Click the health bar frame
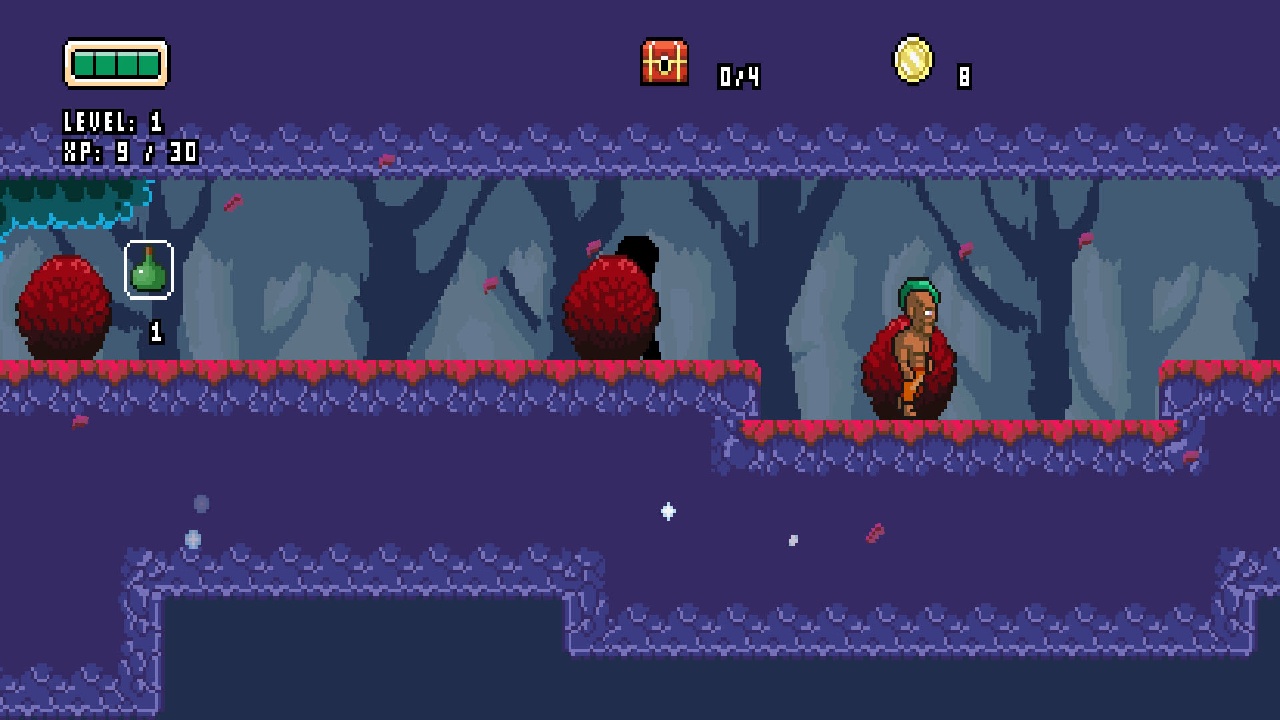1280x720 pixels. [117, 62]
